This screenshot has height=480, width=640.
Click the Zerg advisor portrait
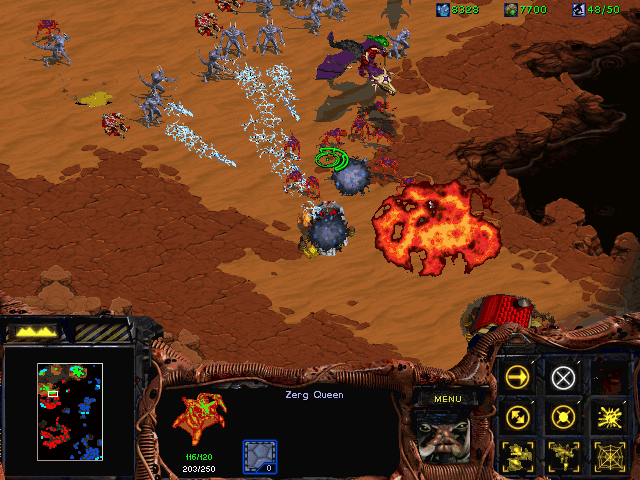(x=447, y=438)
